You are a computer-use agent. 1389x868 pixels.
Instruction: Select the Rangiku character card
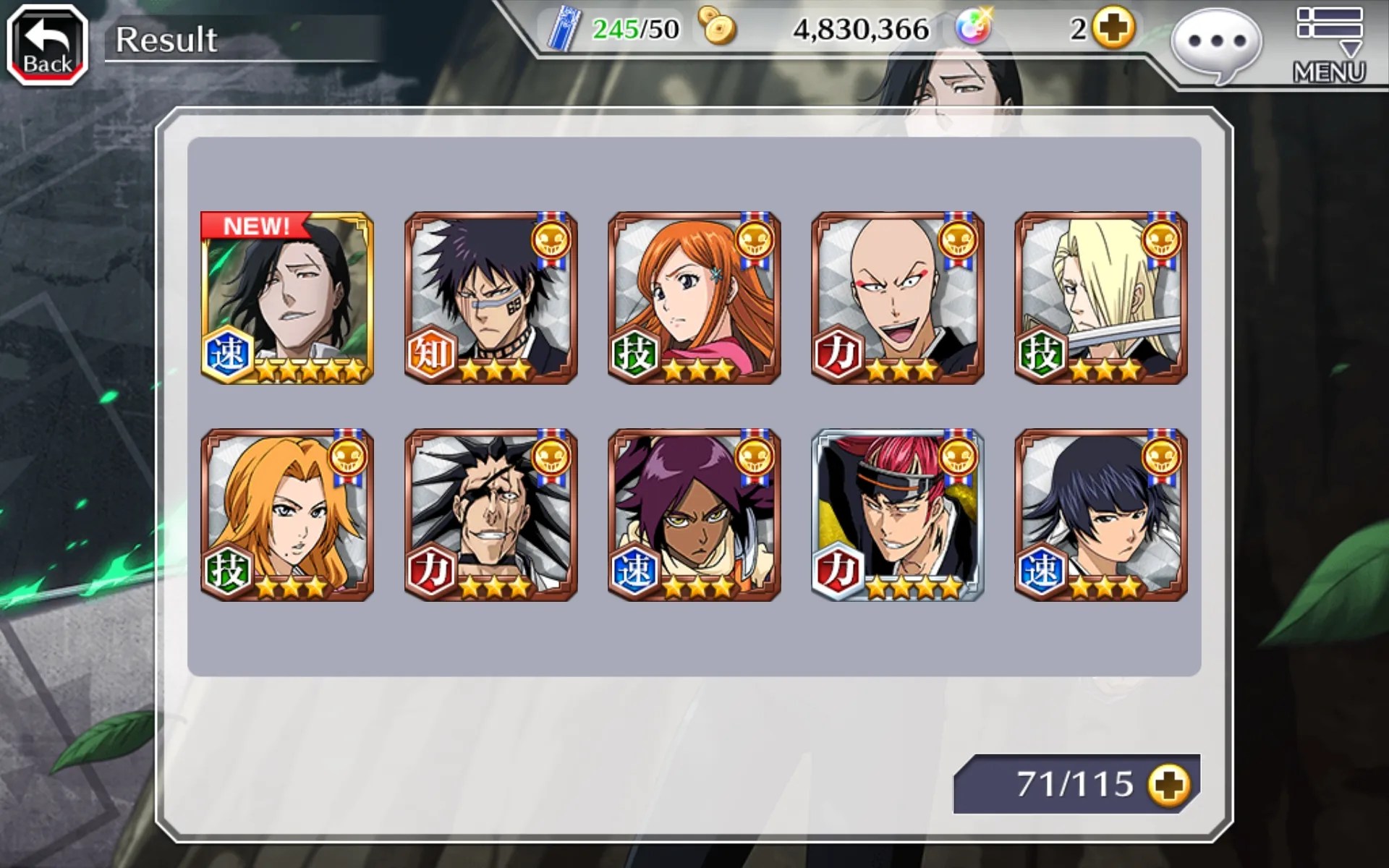point(287,515)
